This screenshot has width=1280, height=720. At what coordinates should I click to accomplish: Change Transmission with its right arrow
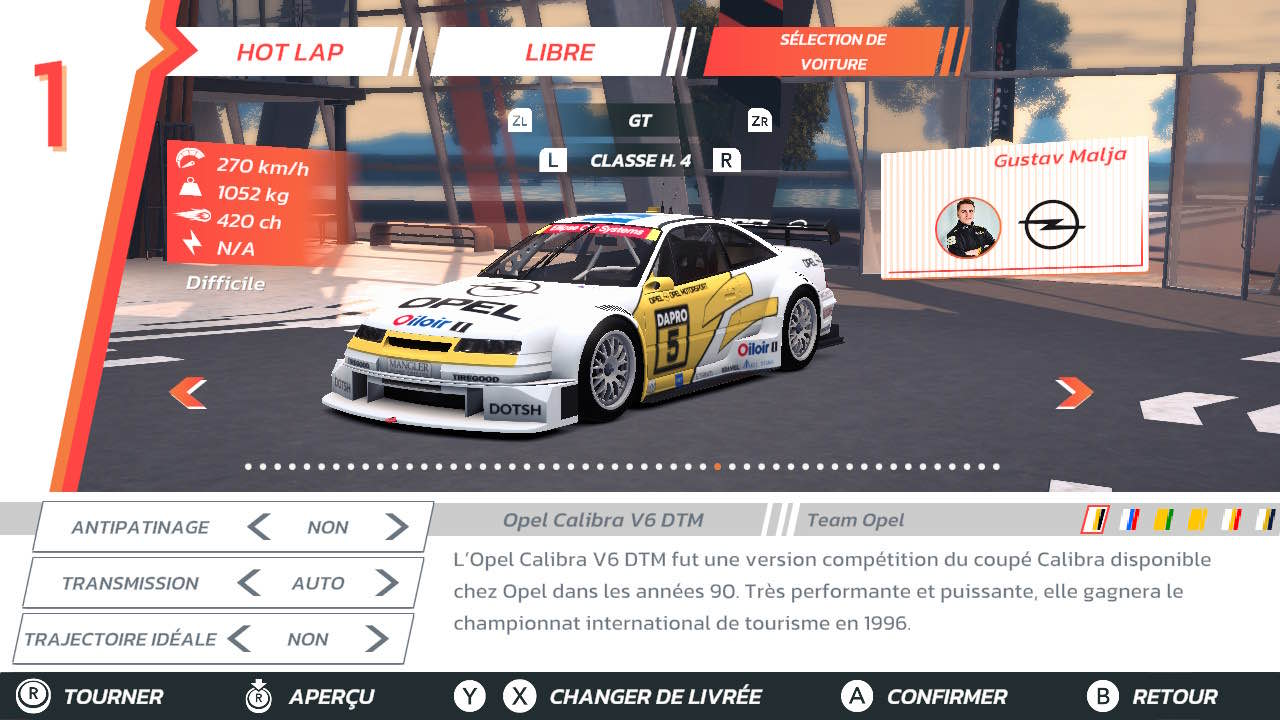point(387,583)
